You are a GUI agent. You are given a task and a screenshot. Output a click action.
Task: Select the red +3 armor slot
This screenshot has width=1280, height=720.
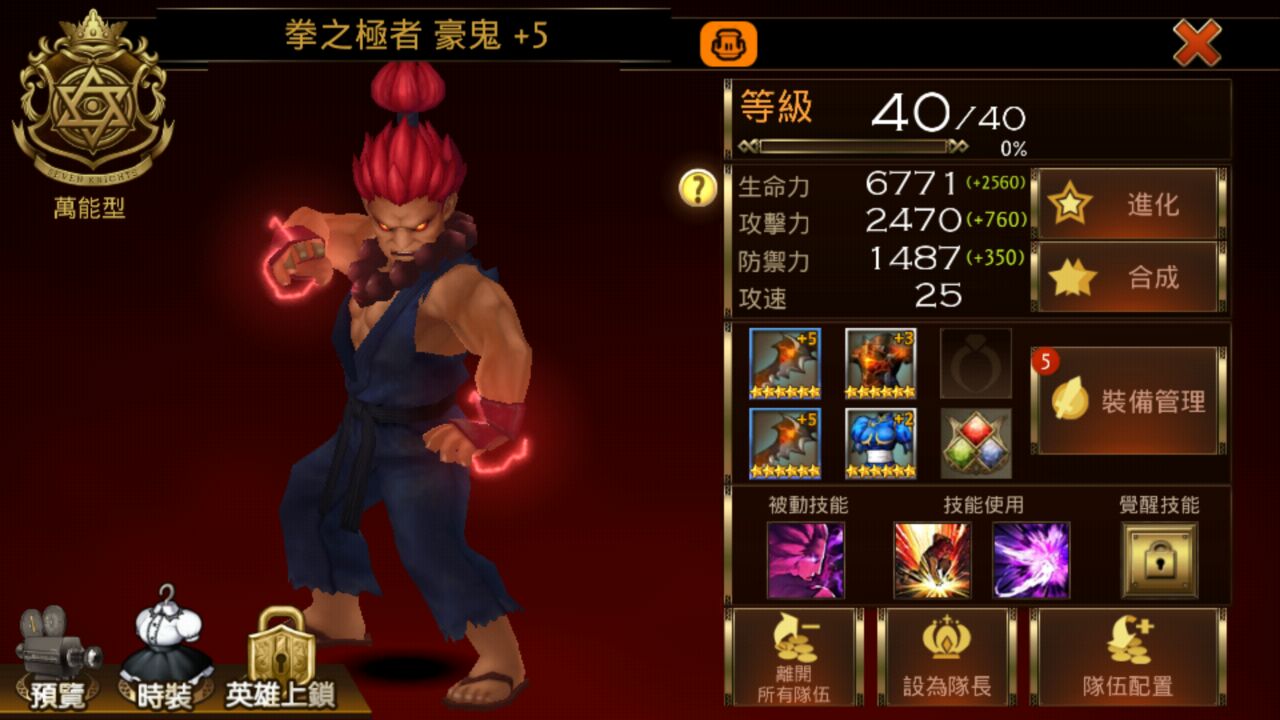point(880,364)
